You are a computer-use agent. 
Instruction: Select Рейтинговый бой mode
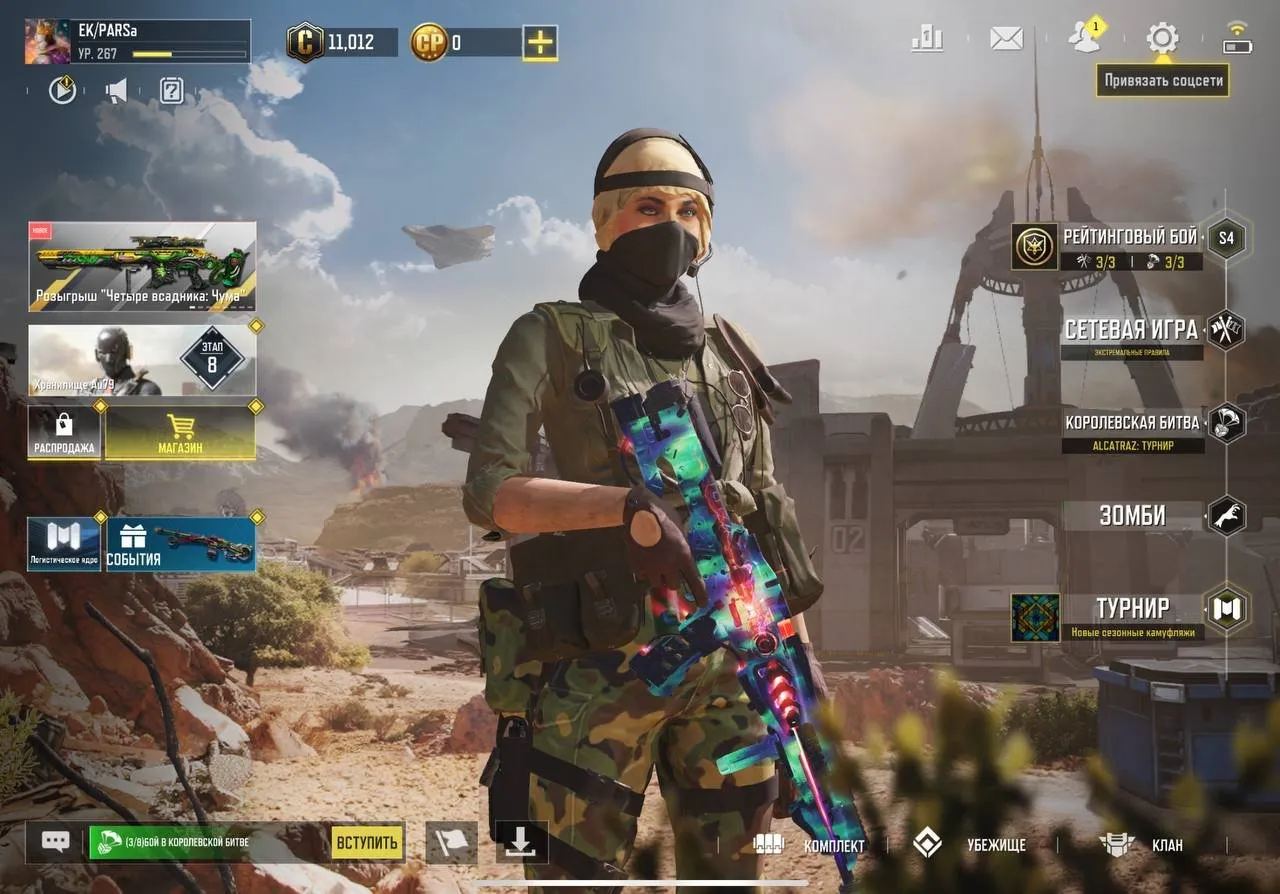(1130, 245)
